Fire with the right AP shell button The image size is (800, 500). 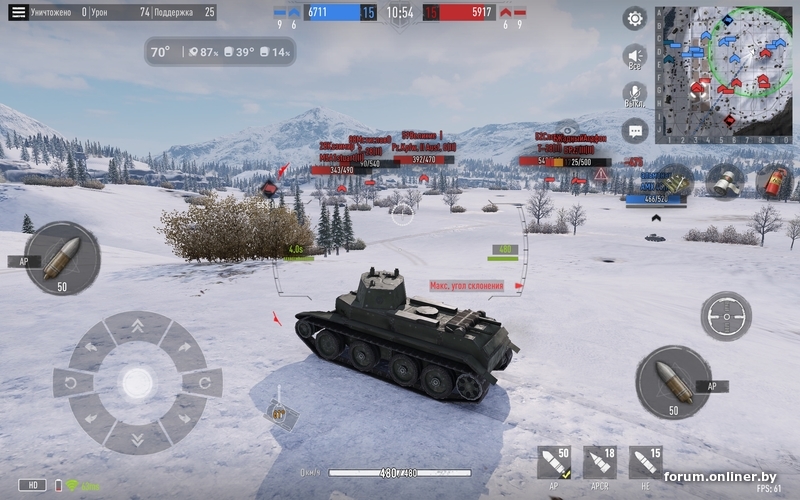pos(673,381)
